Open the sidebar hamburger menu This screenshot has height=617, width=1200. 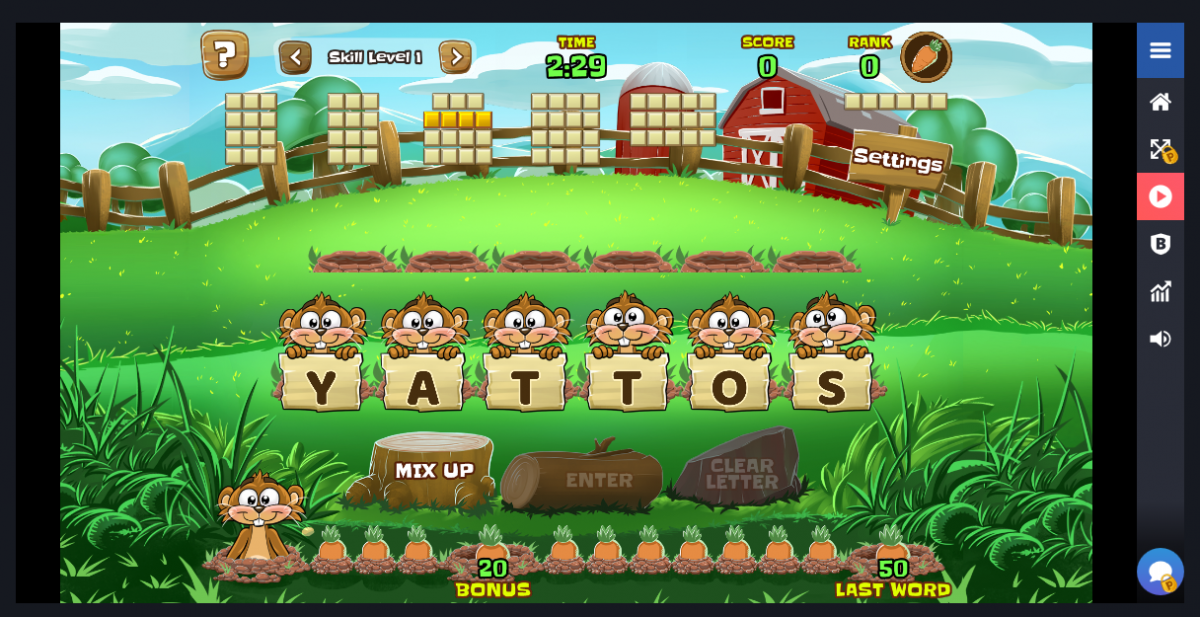point(1160,50)
